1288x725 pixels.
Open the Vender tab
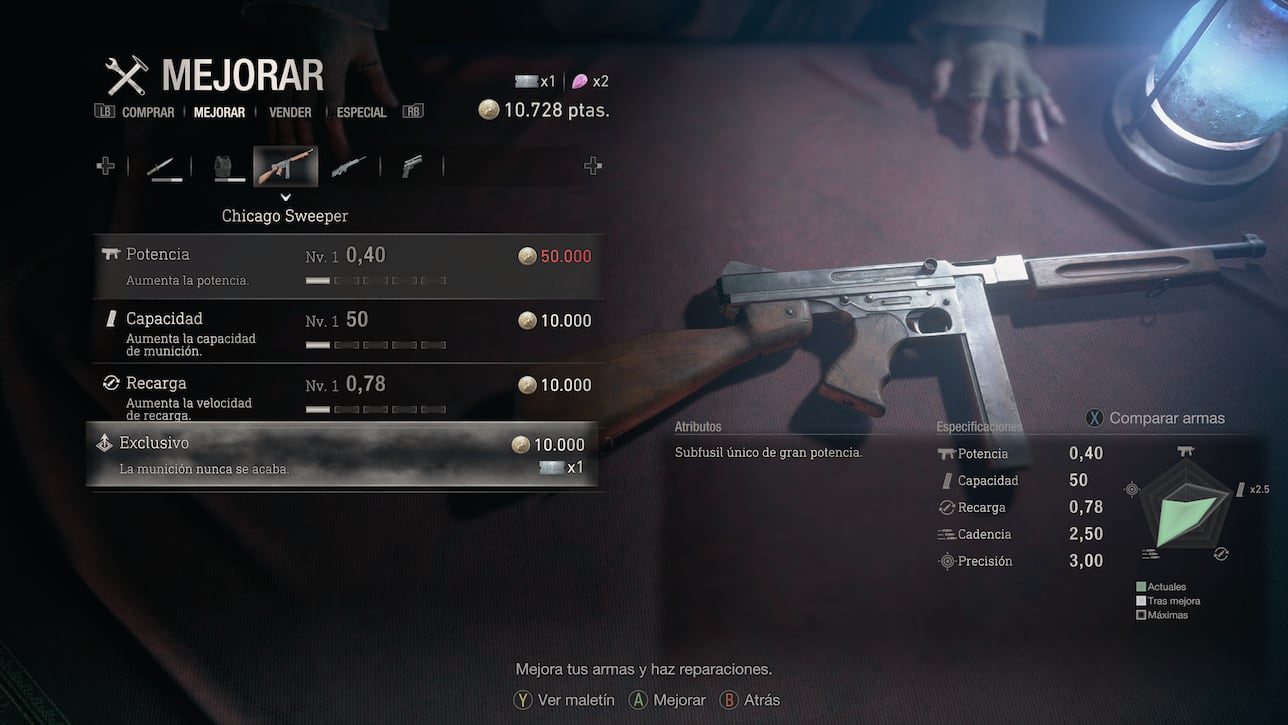pos(290,113)
